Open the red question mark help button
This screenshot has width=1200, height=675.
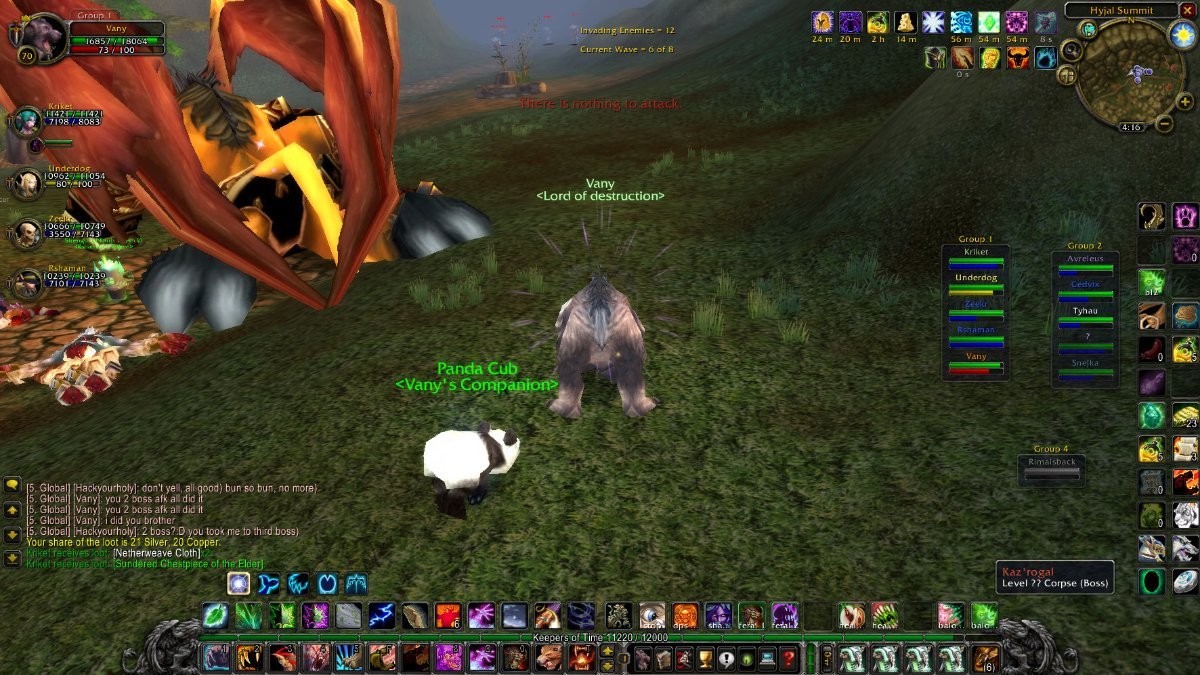tap(789, 657)
